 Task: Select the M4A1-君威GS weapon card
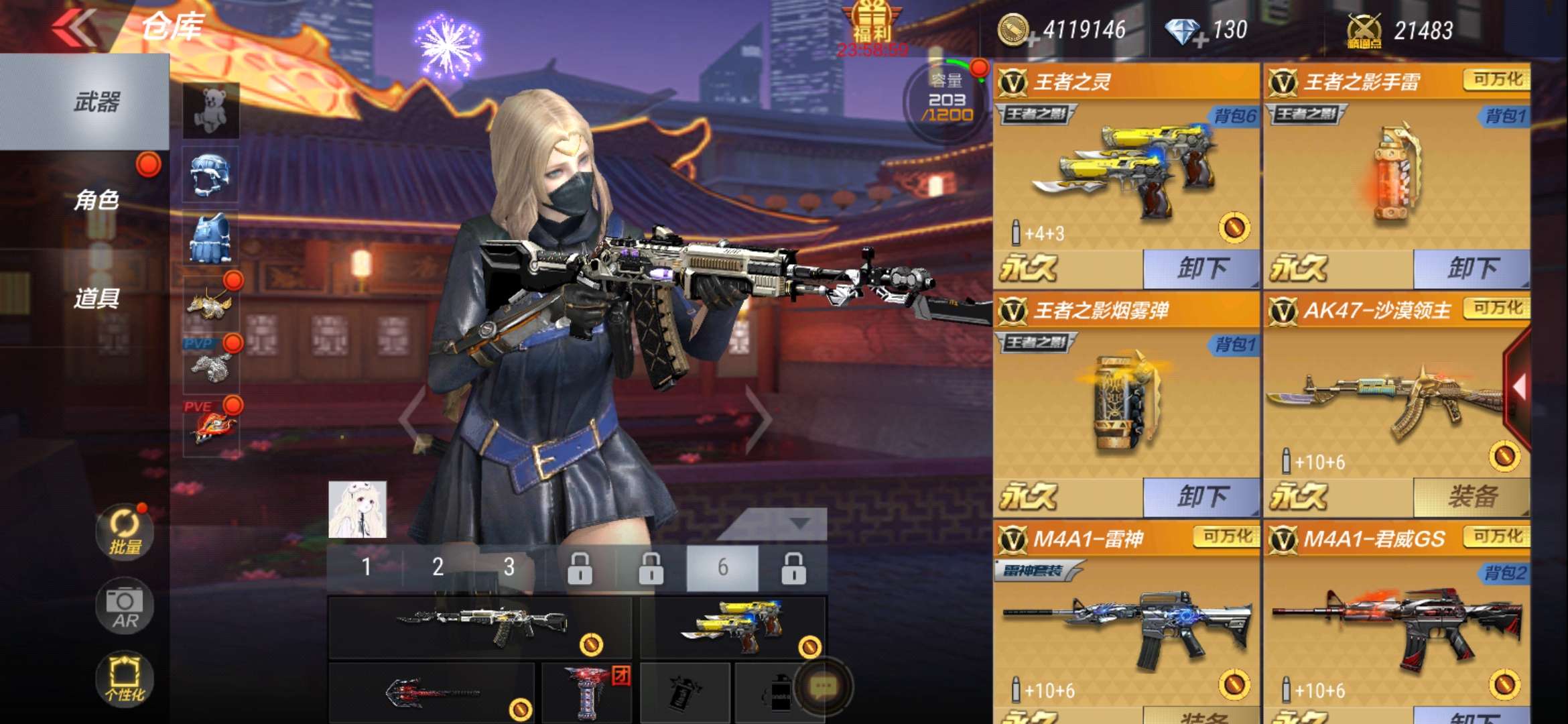[1396, 623]
